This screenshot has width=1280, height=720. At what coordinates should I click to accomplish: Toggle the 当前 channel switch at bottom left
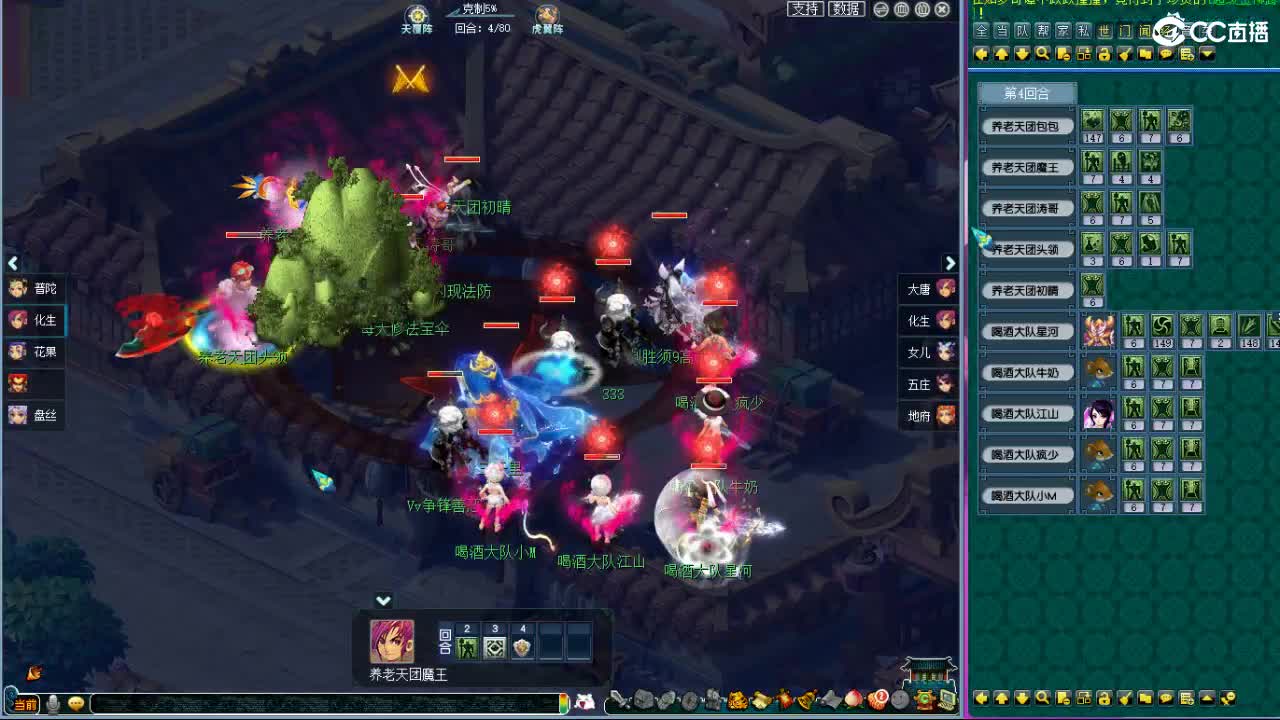(x=26, y=703)
